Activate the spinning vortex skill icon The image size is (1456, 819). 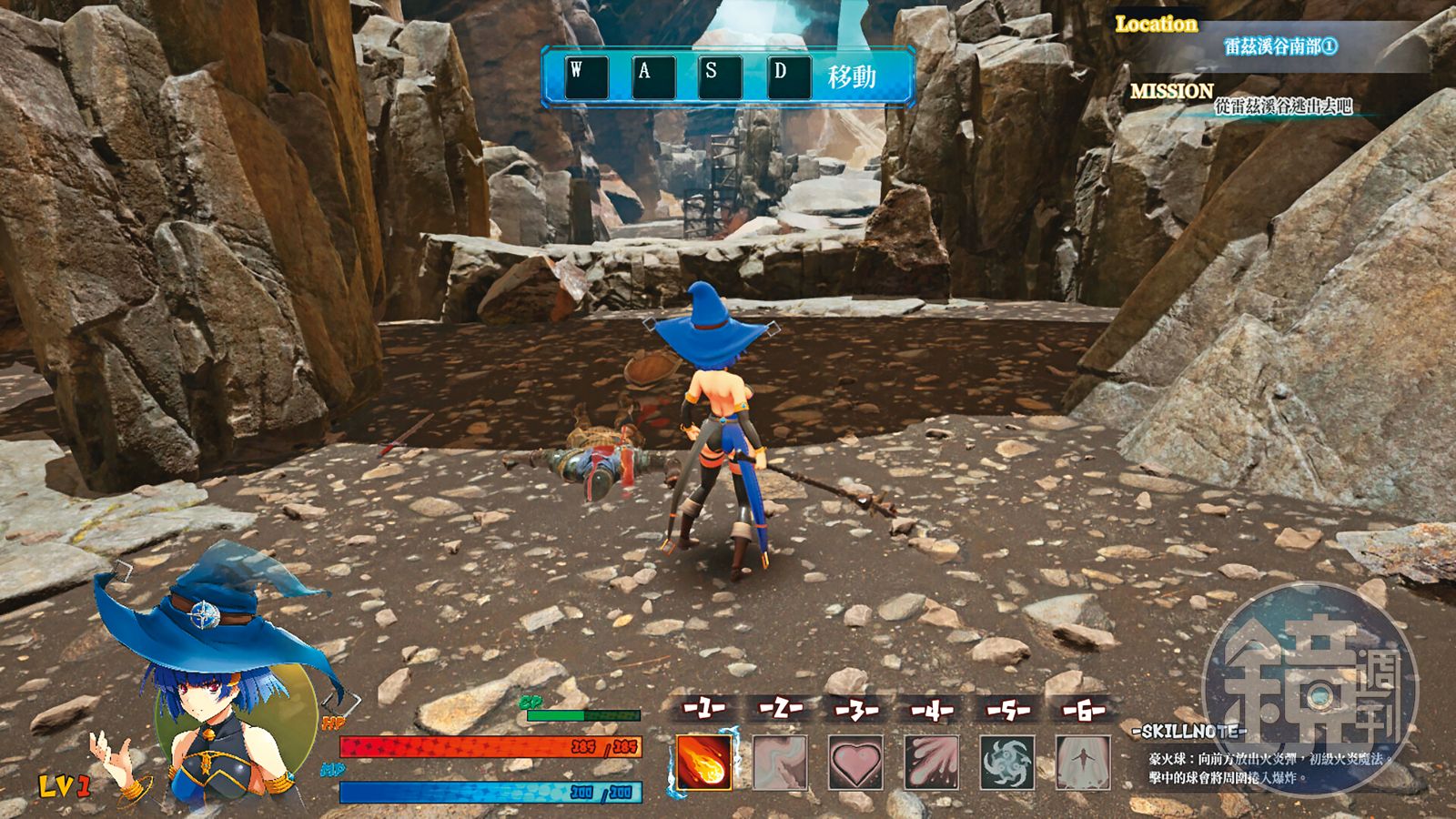click(x=1007, y=762)
